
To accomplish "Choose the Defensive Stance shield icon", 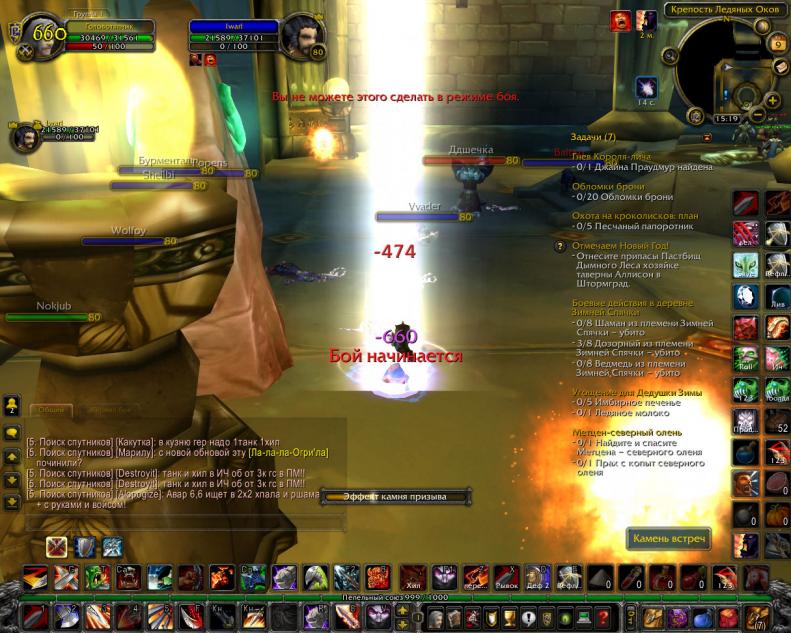I will point(85,547).
